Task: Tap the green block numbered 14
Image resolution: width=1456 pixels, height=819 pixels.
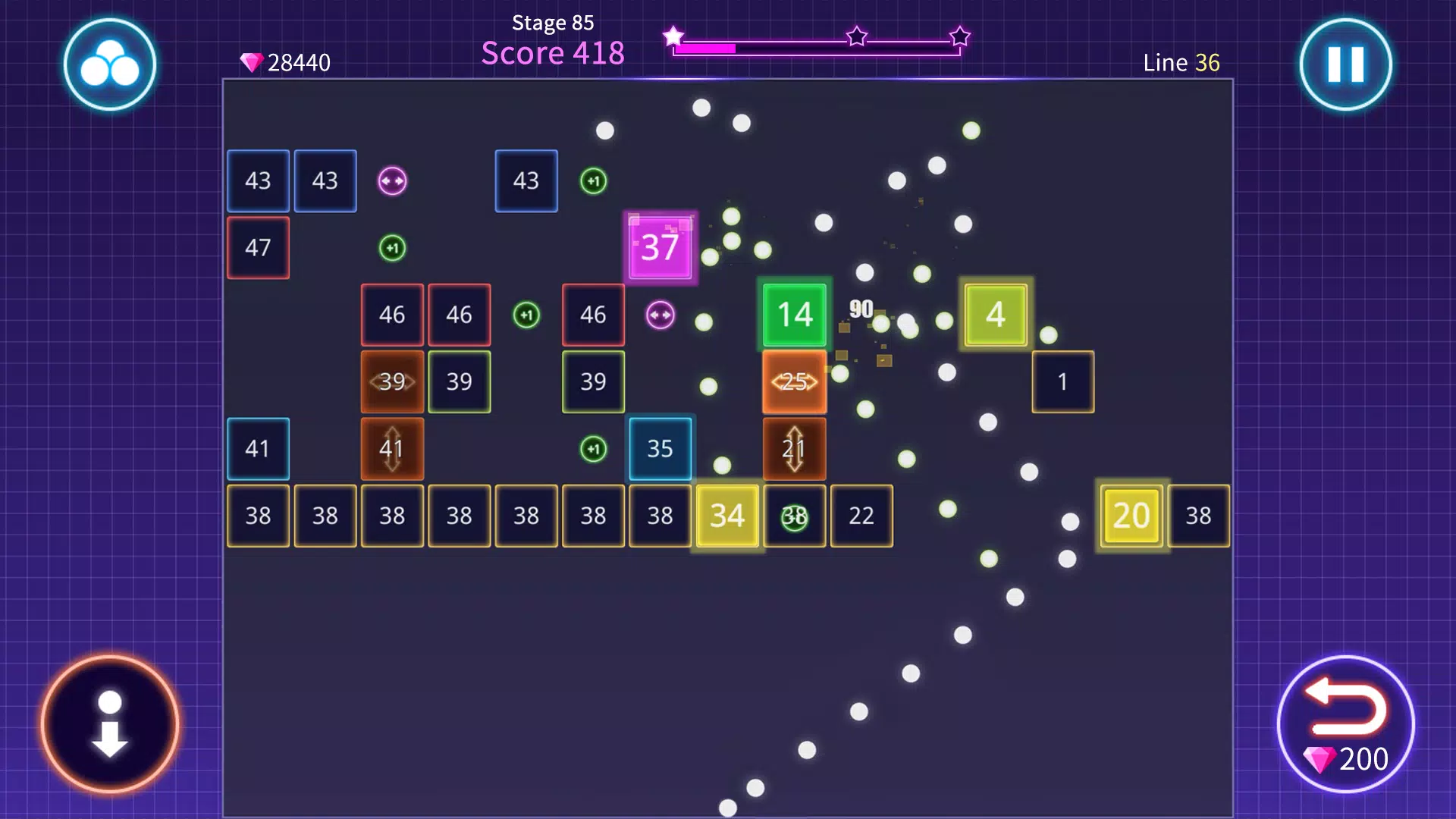Action: (794, 315)
